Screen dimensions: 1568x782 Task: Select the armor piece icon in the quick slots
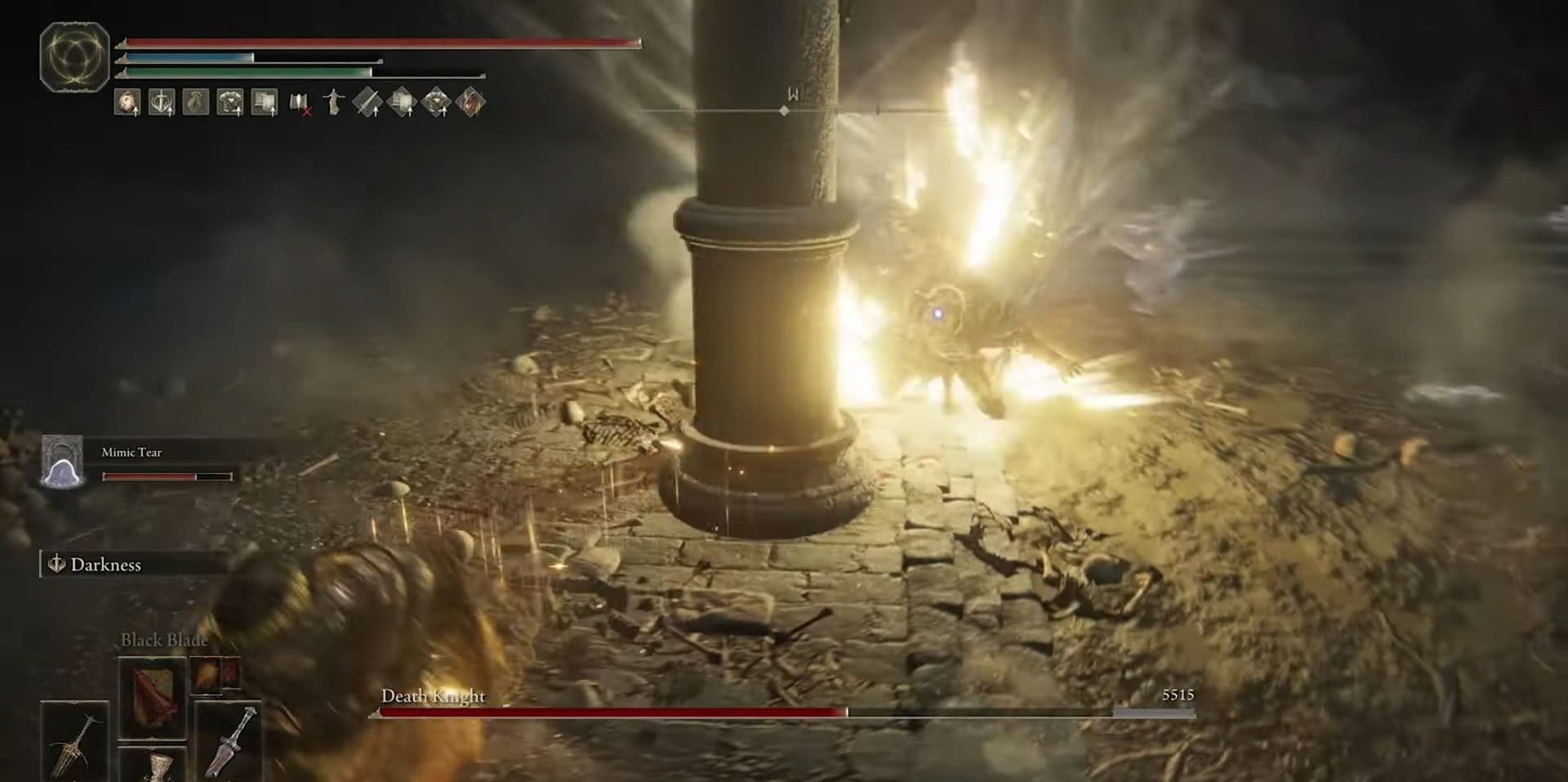click(231, 103)
